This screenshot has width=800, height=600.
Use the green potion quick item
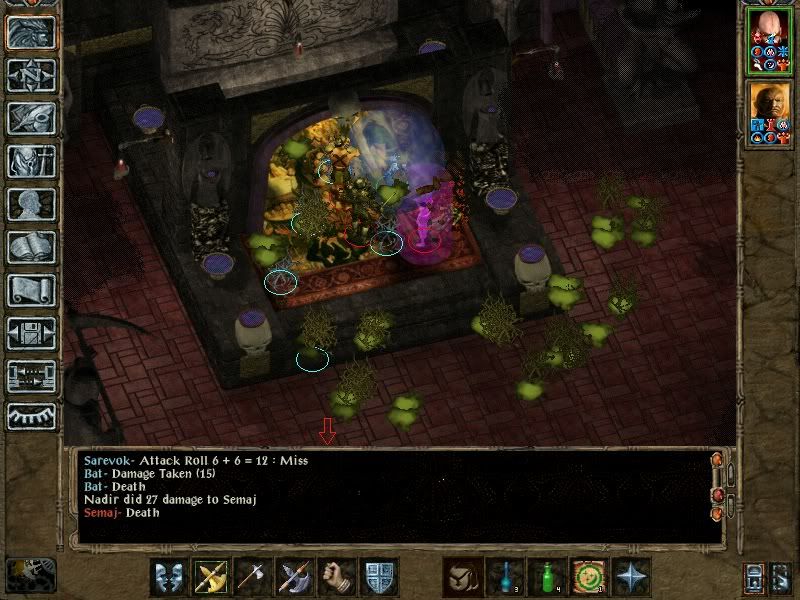click(x=547, y=577)
